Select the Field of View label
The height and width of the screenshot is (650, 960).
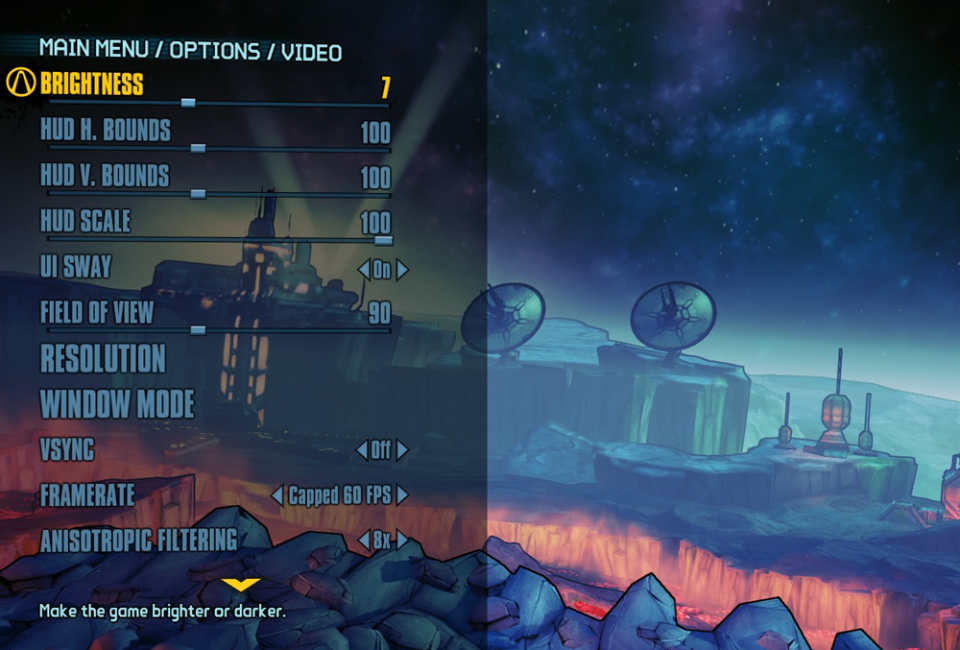[x=97, y=312]
